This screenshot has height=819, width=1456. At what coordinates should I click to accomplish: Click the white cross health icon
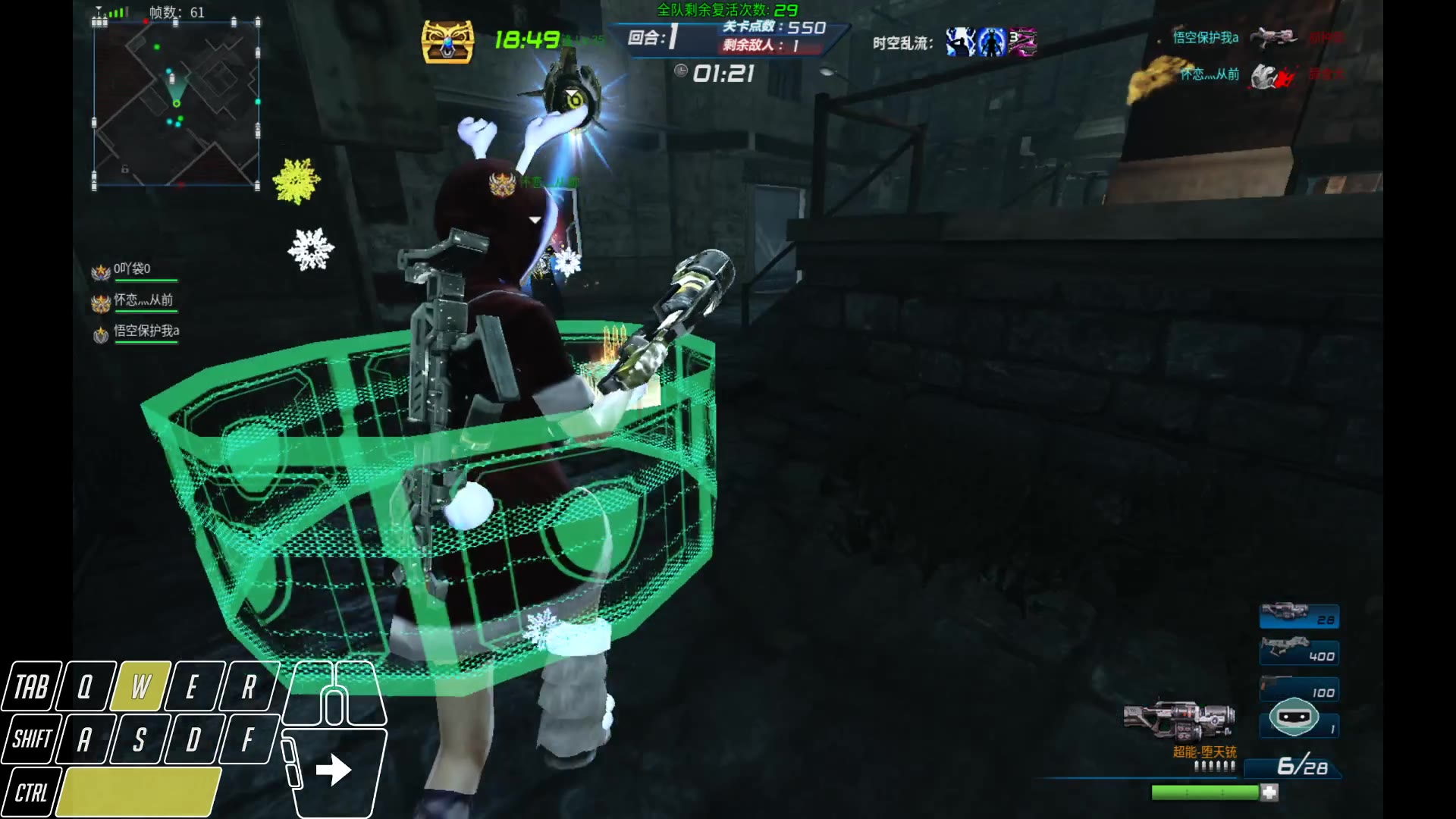(1269, 792)
